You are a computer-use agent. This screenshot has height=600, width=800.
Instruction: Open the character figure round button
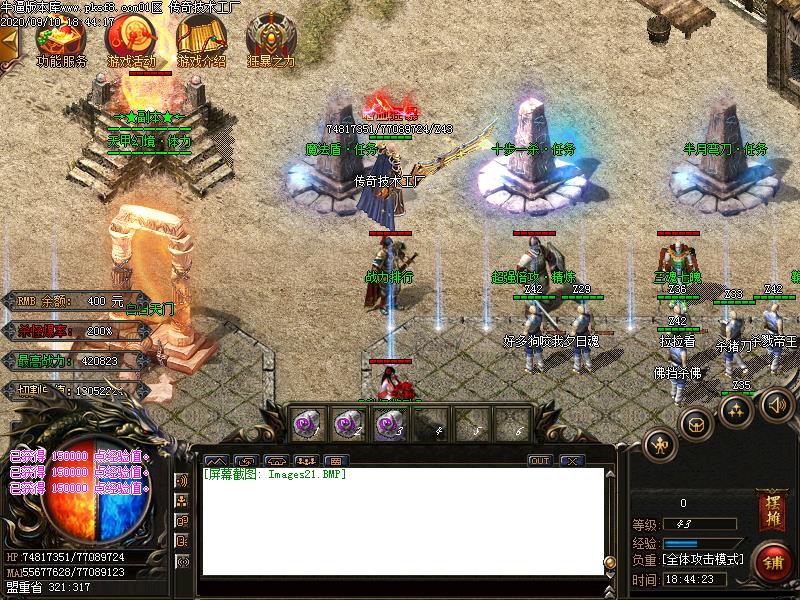[x=660, y=444]
